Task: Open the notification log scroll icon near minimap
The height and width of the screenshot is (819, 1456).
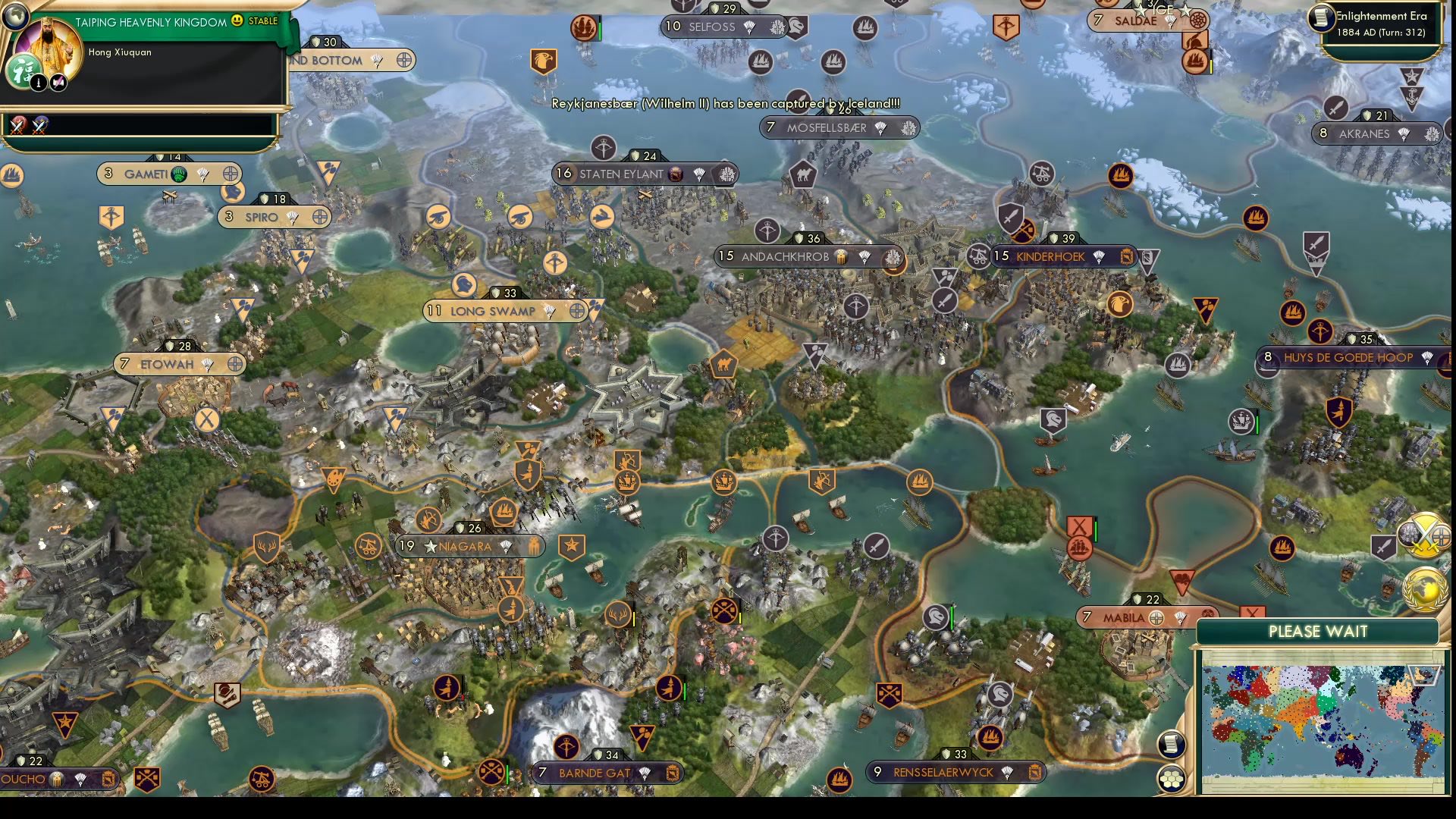Action: click(x=1172, y=743)
